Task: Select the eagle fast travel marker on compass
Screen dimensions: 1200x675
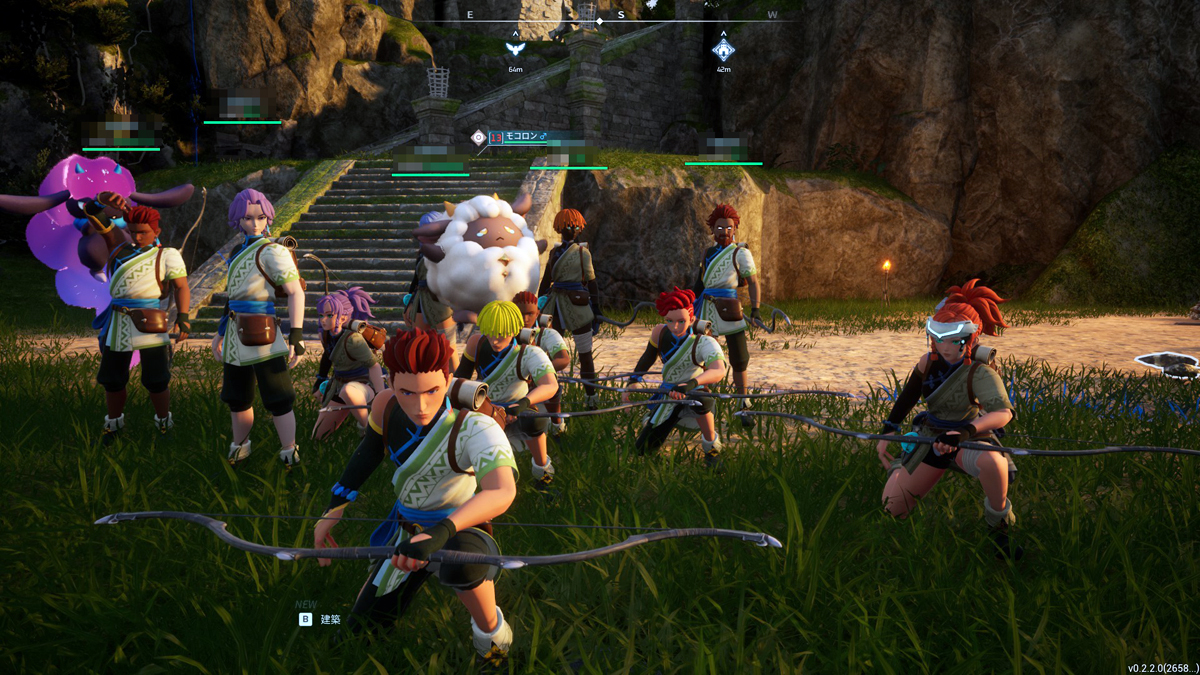Action: (x=515, y=48)
